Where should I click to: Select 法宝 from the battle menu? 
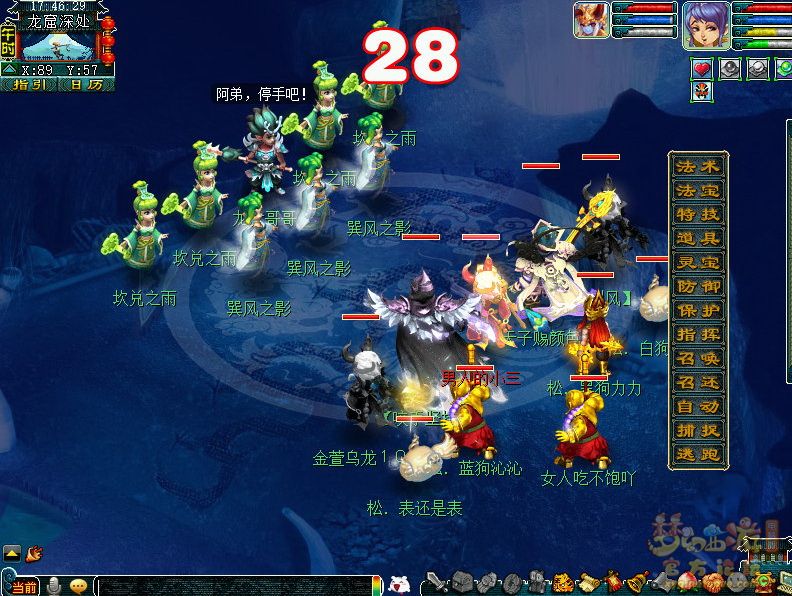click(698, 191)
